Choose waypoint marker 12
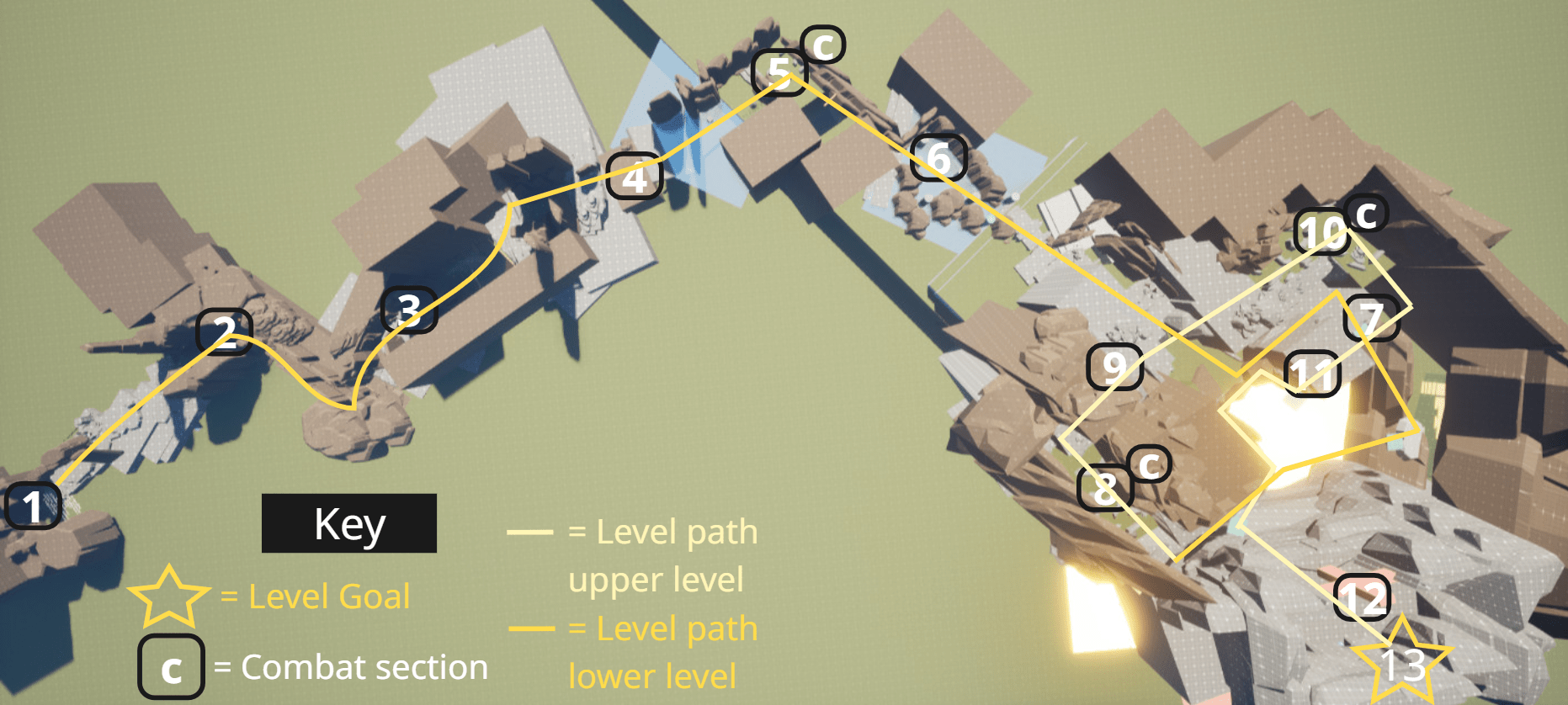Image resolution: width=1568 pixels, height=705 pixels. (x=1362, y=598)
